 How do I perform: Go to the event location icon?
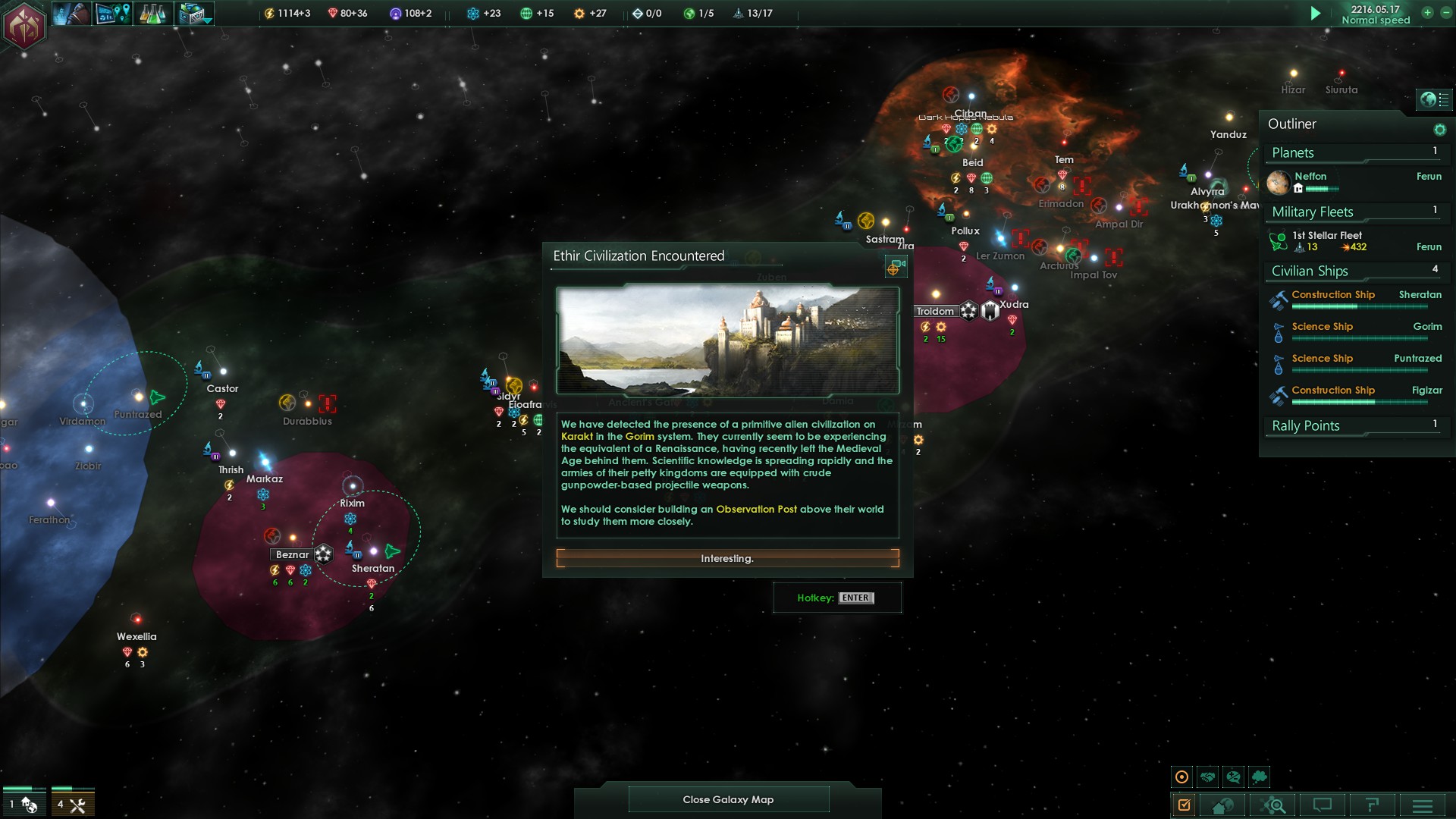coord(896,267)
